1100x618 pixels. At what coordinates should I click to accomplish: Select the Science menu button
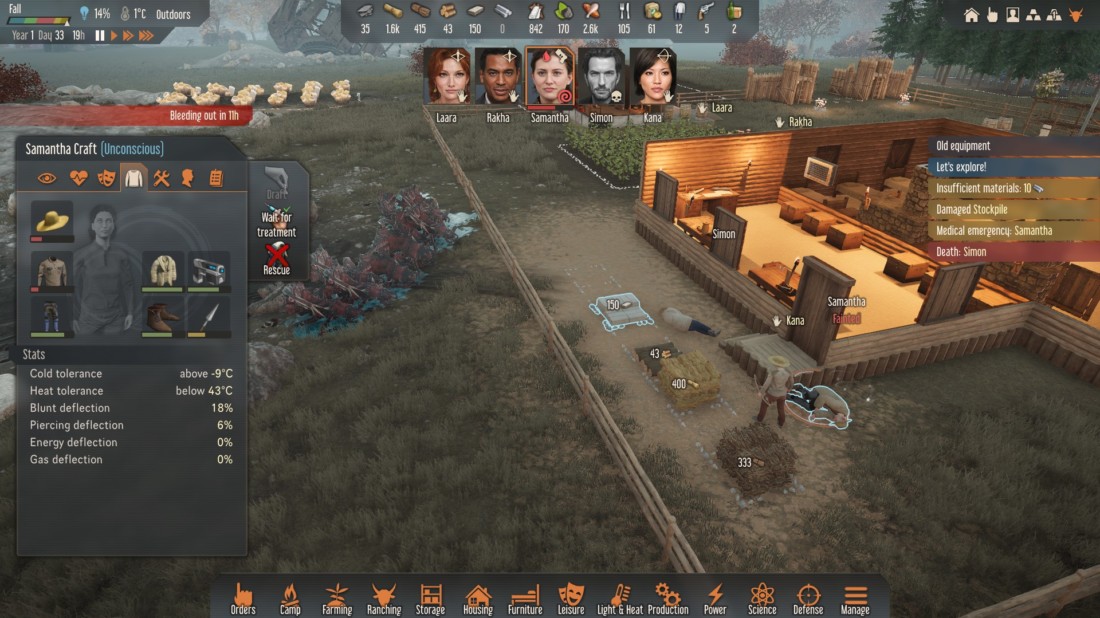click(762, 598)
